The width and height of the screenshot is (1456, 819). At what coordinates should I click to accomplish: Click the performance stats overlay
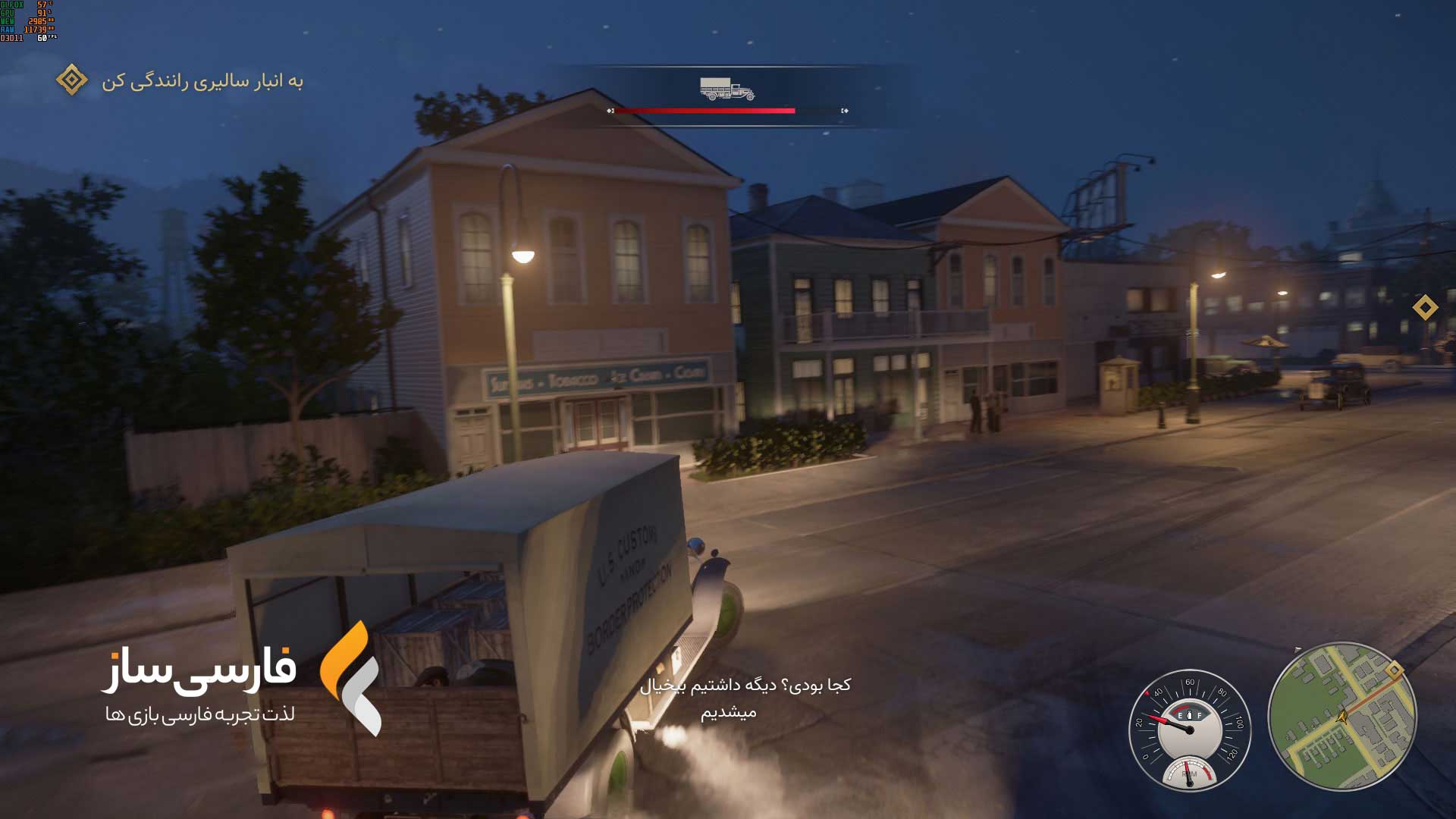coord(28,21)
